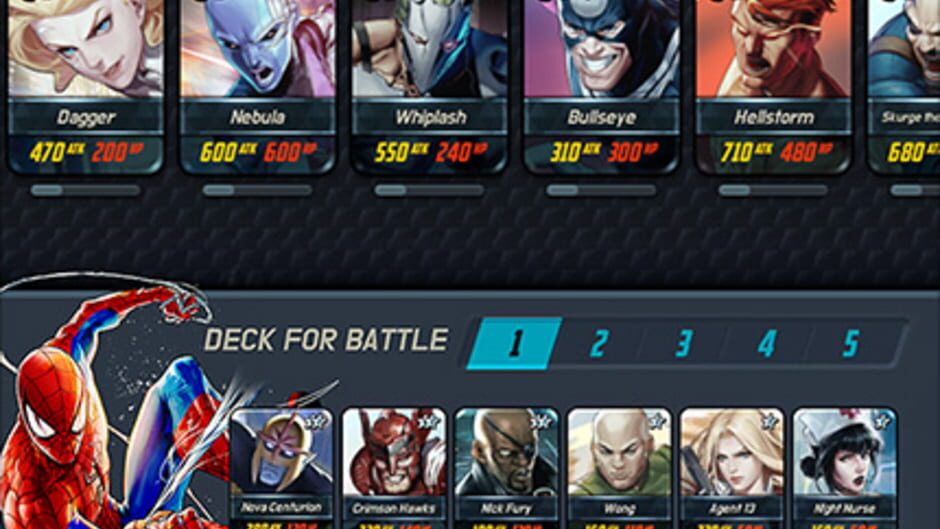Switch to battle deck 4

pyautogui.click(x=767, y=344)
